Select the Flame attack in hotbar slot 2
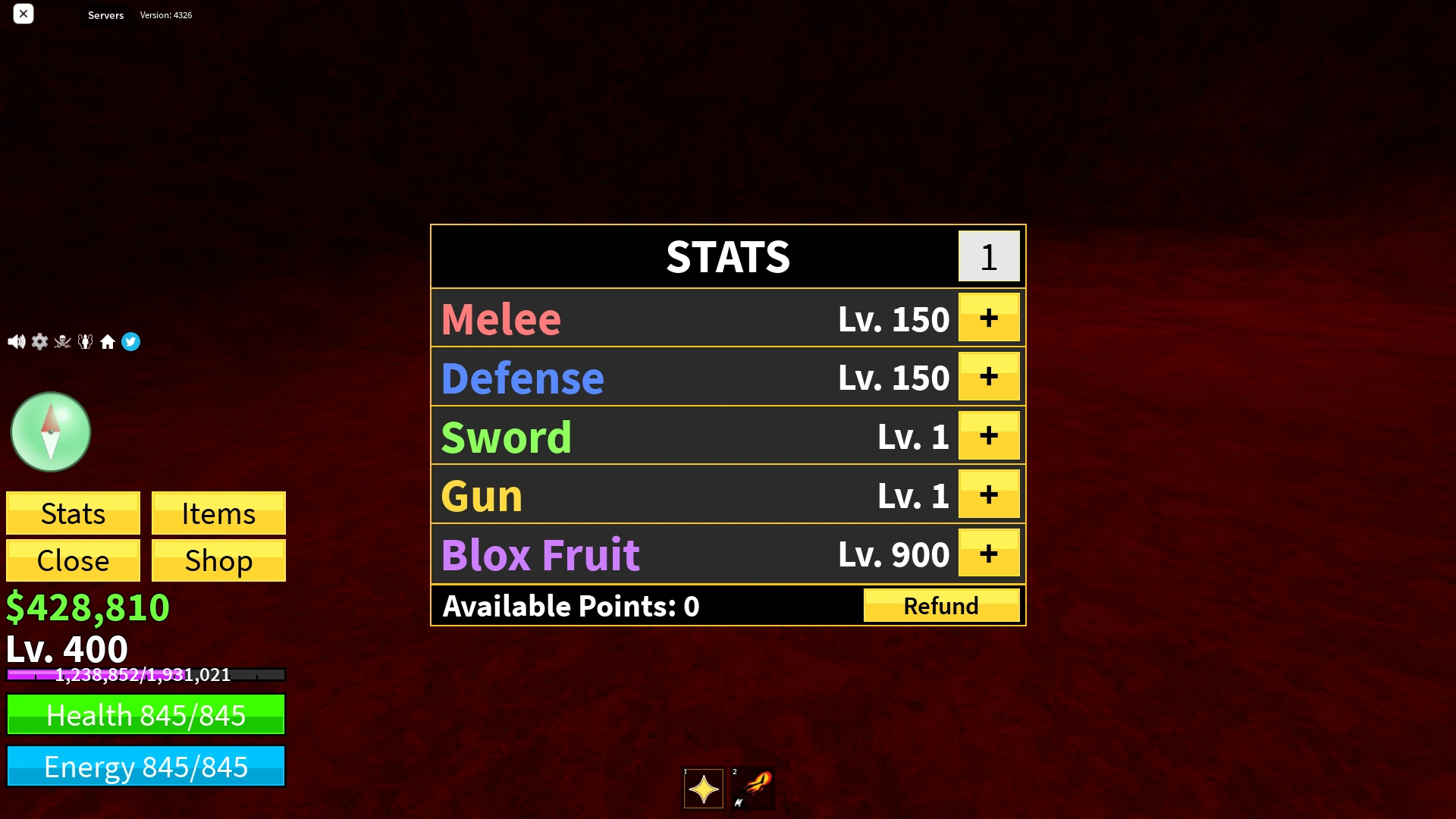The width and height of the screenshot is (1456, 819). point(753,789)
